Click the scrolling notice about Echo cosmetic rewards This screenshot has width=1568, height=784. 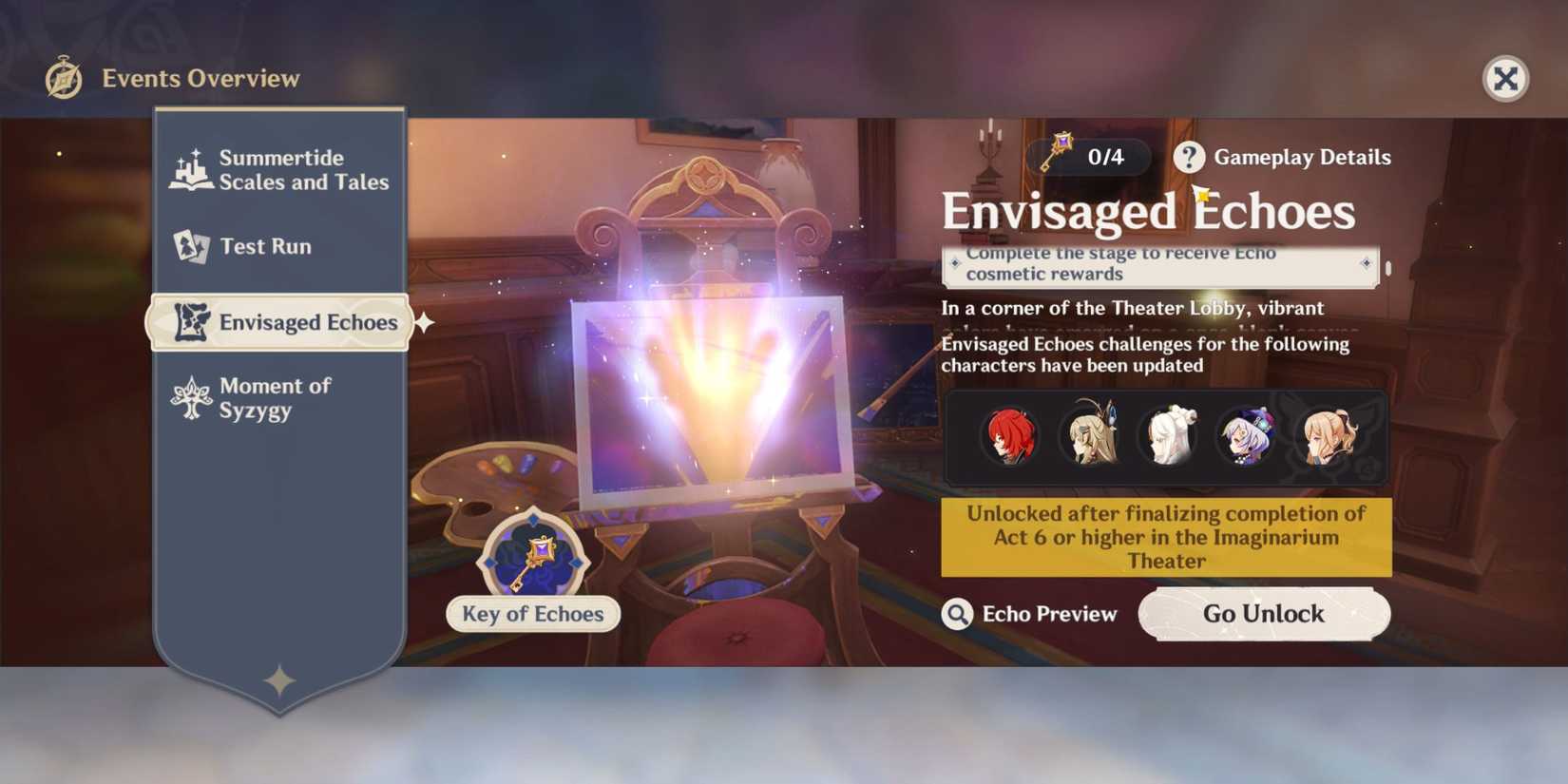click(x=1161, y=264)
